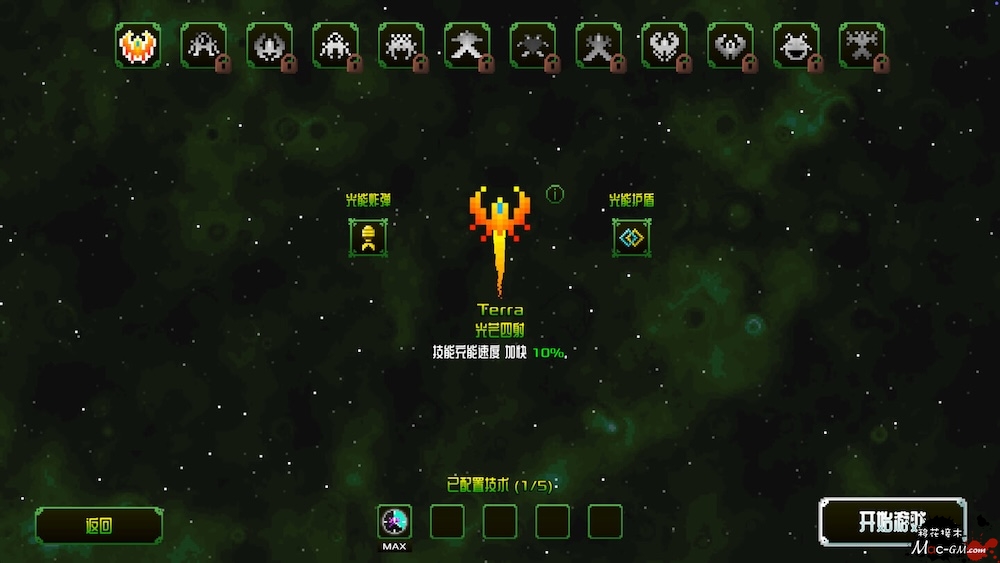This screenshot has height=563, width=1000.
Task: Click the 光能炸弹 bomb skill icon
Action: point(368,237)
